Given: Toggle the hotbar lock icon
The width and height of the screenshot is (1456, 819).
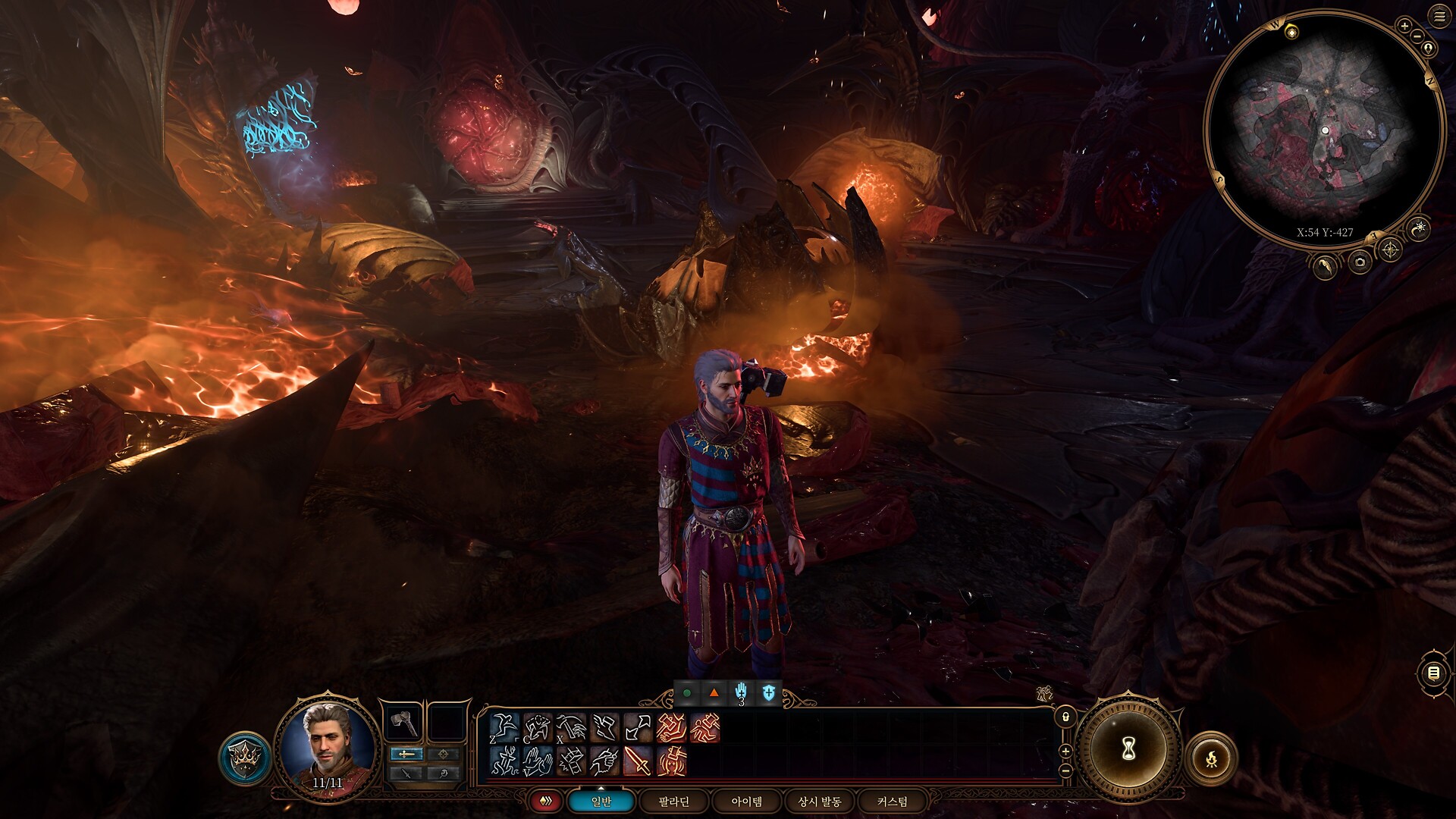Looking at the screenshot, I should click(x=1065, y=716).
